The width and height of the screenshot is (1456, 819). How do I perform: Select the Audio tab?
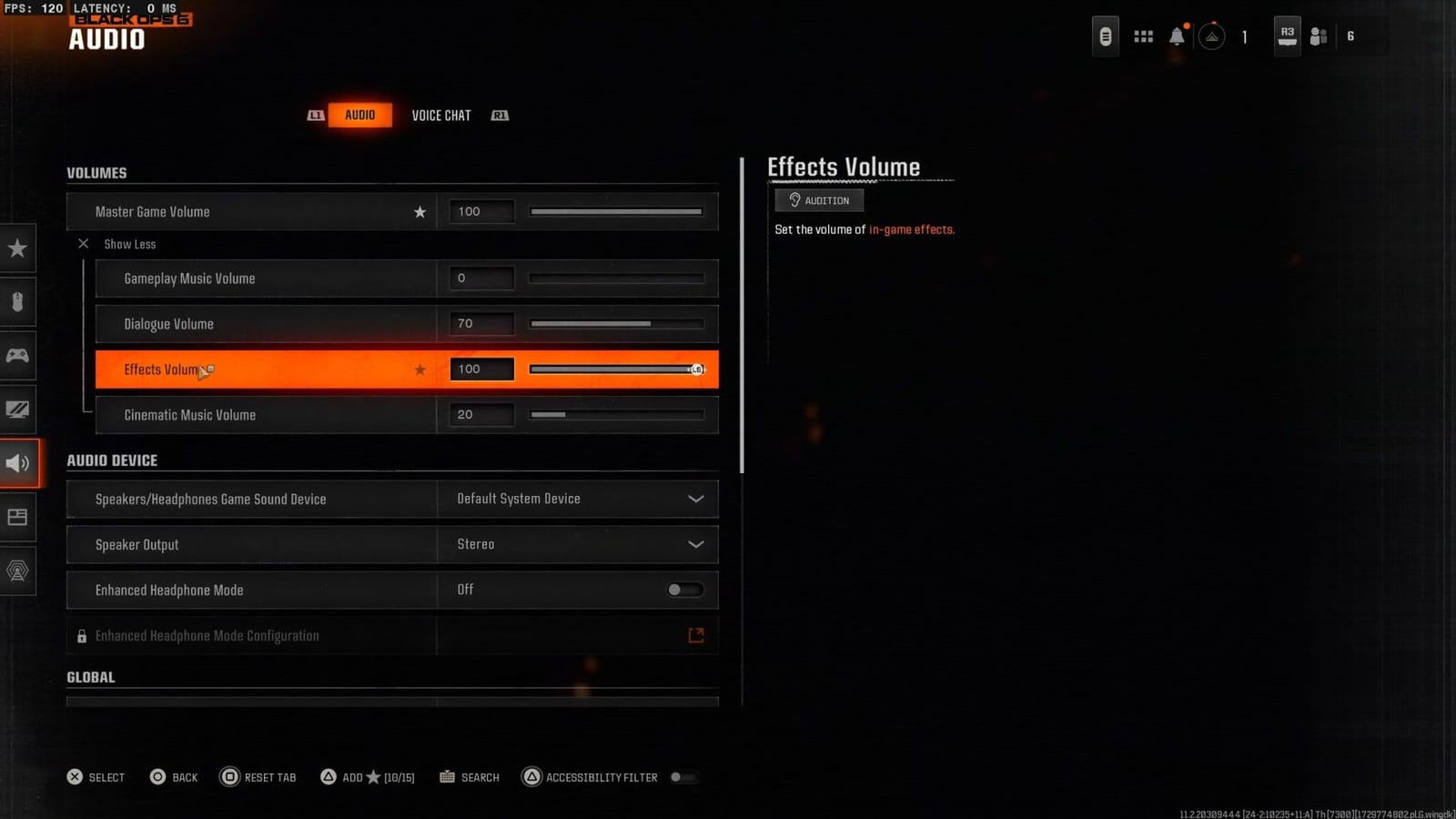pos(360,115)
